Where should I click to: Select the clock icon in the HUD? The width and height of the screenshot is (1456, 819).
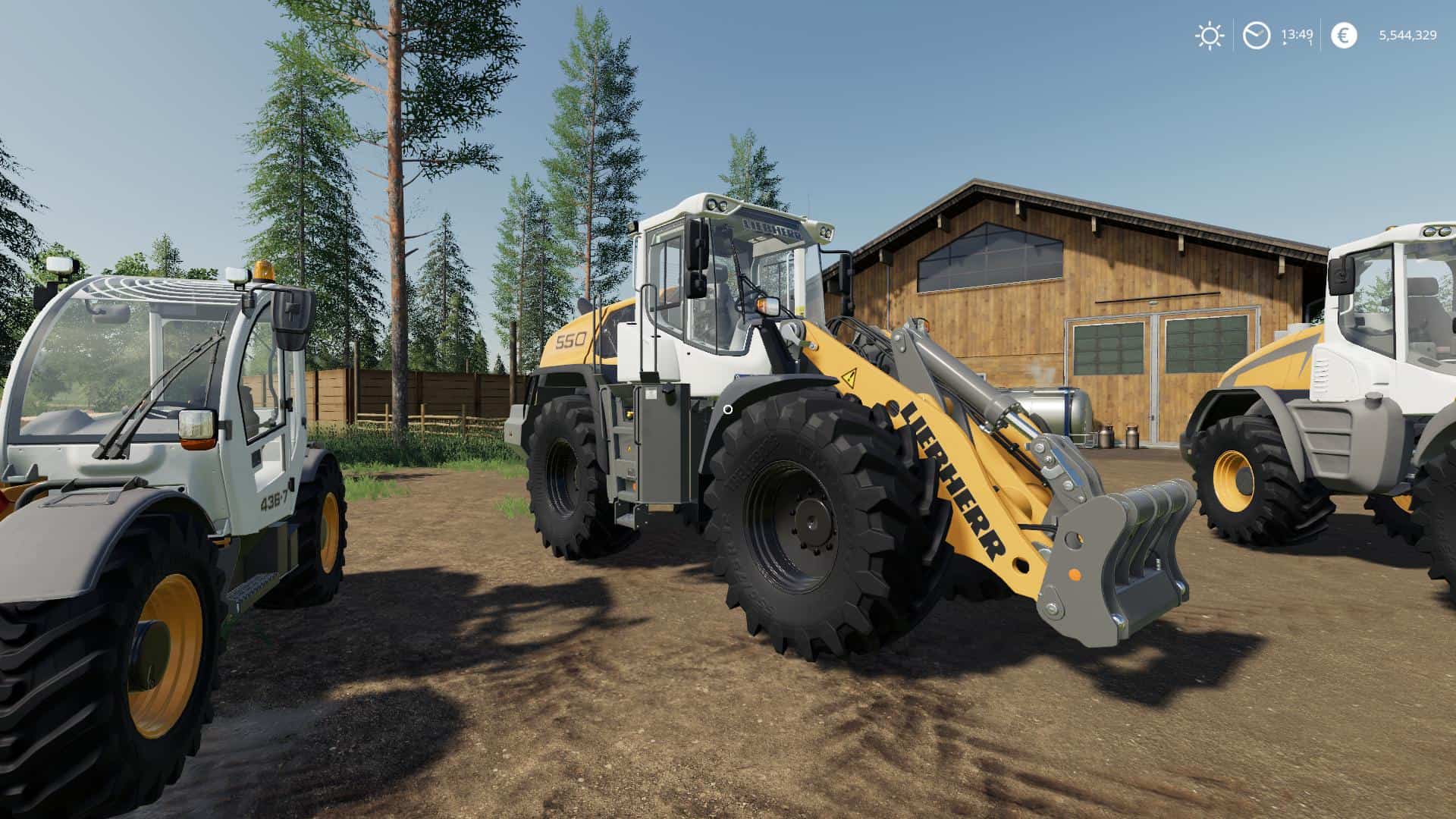point(1257,36)
